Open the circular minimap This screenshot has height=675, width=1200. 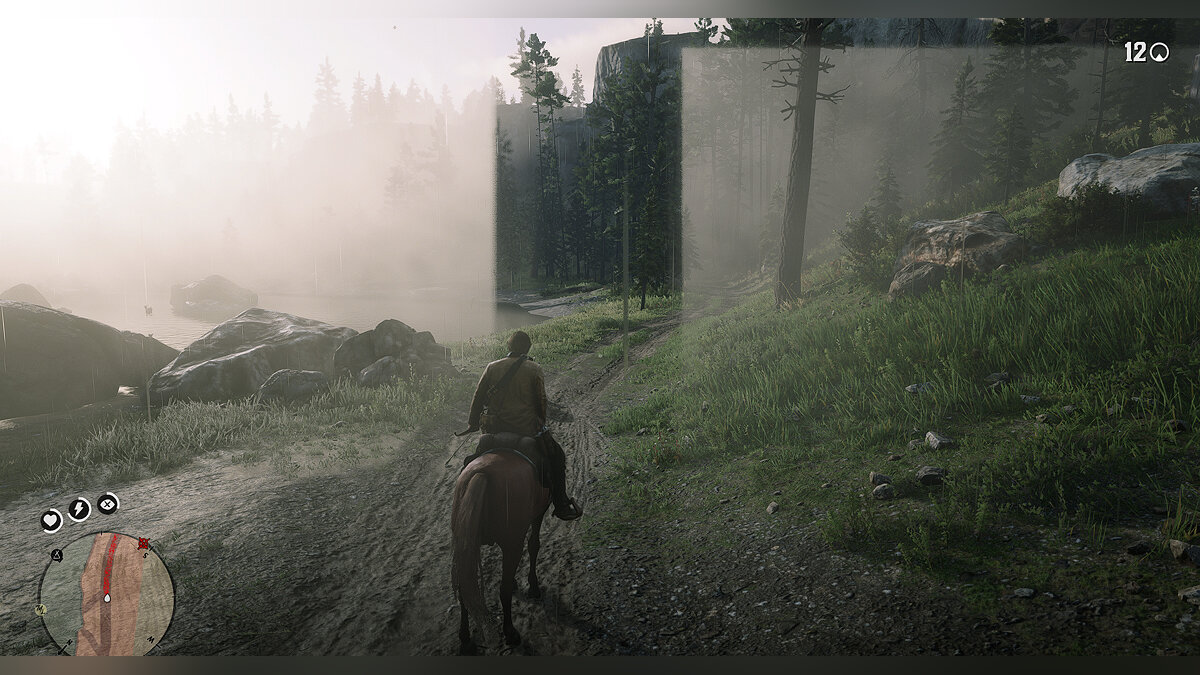point(107,594)
